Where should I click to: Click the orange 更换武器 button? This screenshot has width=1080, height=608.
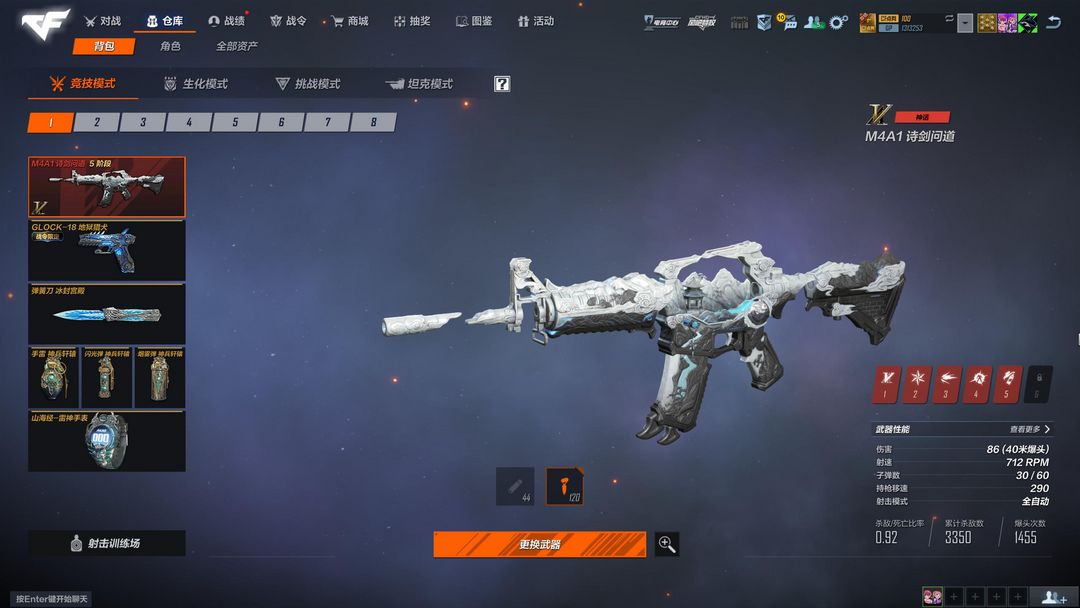click(x=540, y=544)
